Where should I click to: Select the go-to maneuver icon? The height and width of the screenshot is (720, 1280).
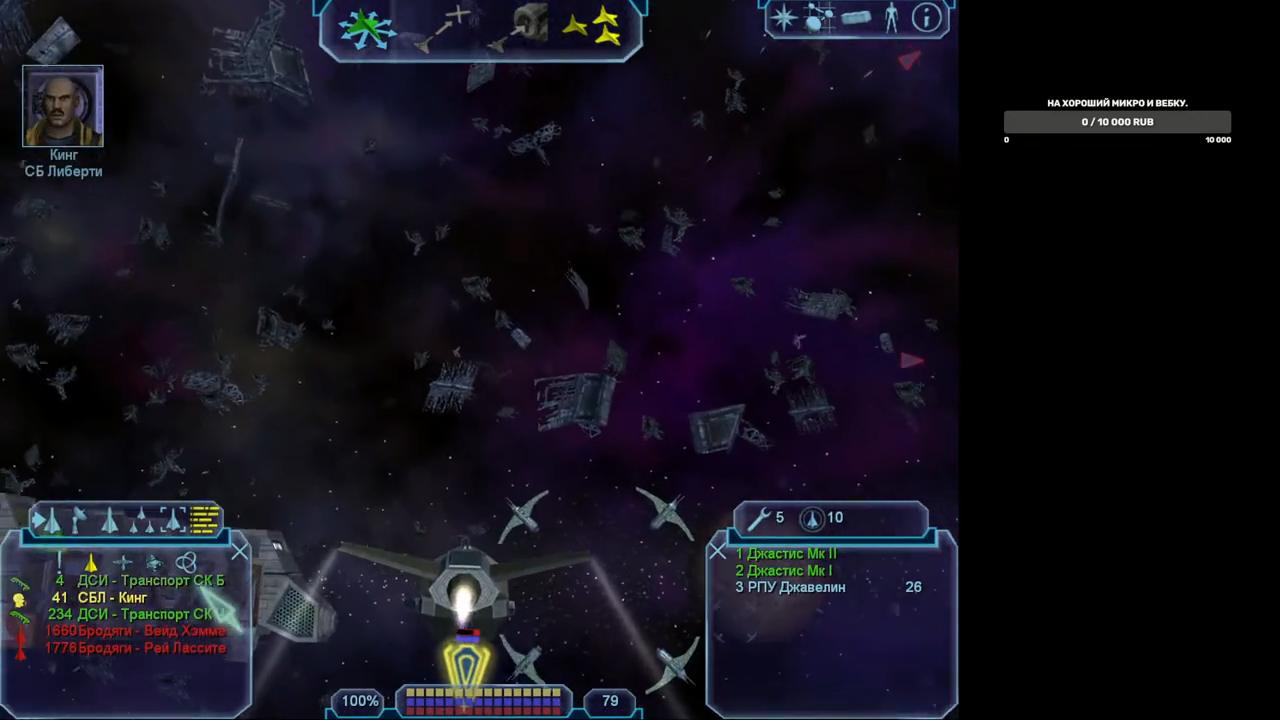[x=445, y=28]
